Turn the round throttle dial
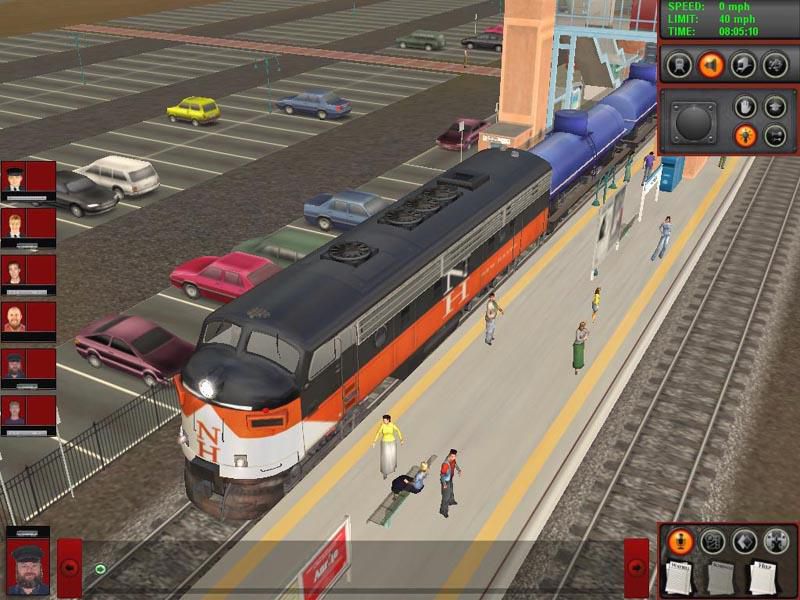 (x=693, y=122)
